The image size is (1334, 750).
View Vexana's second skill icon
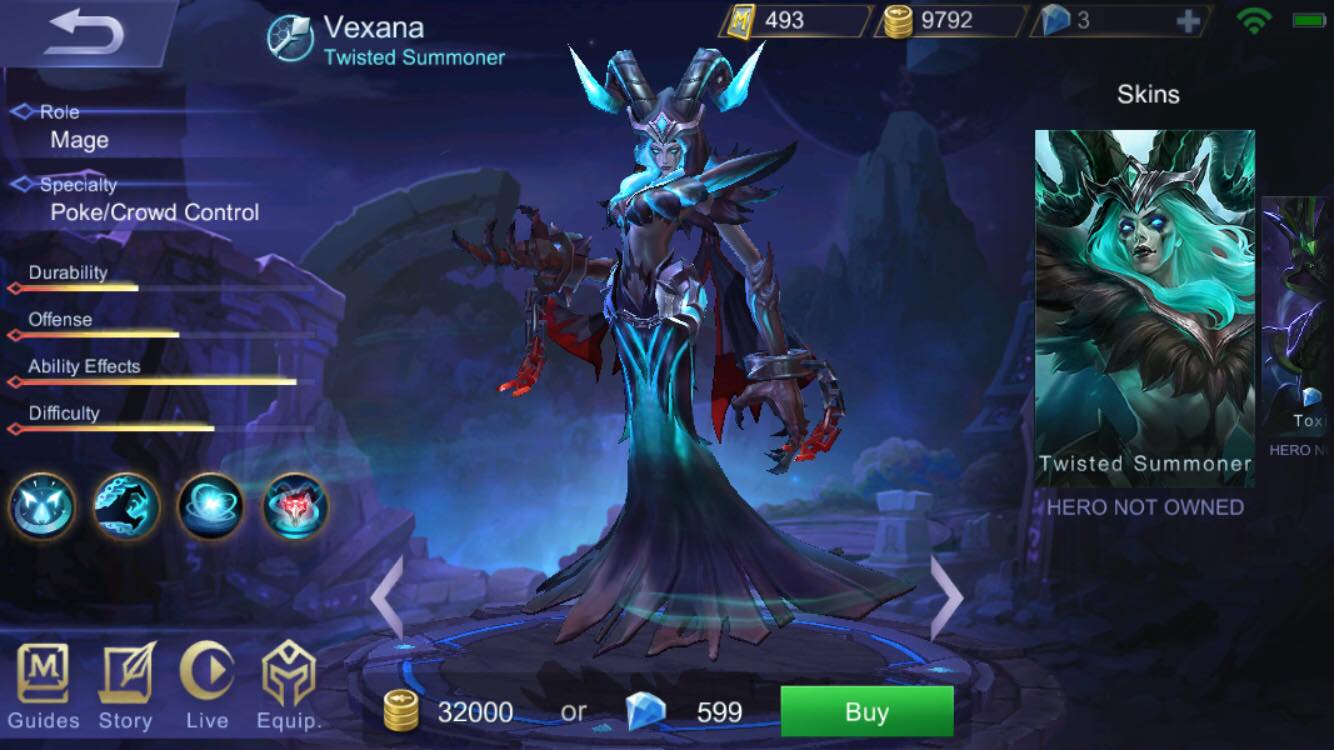pyautogui.click(x=124, y=507)
